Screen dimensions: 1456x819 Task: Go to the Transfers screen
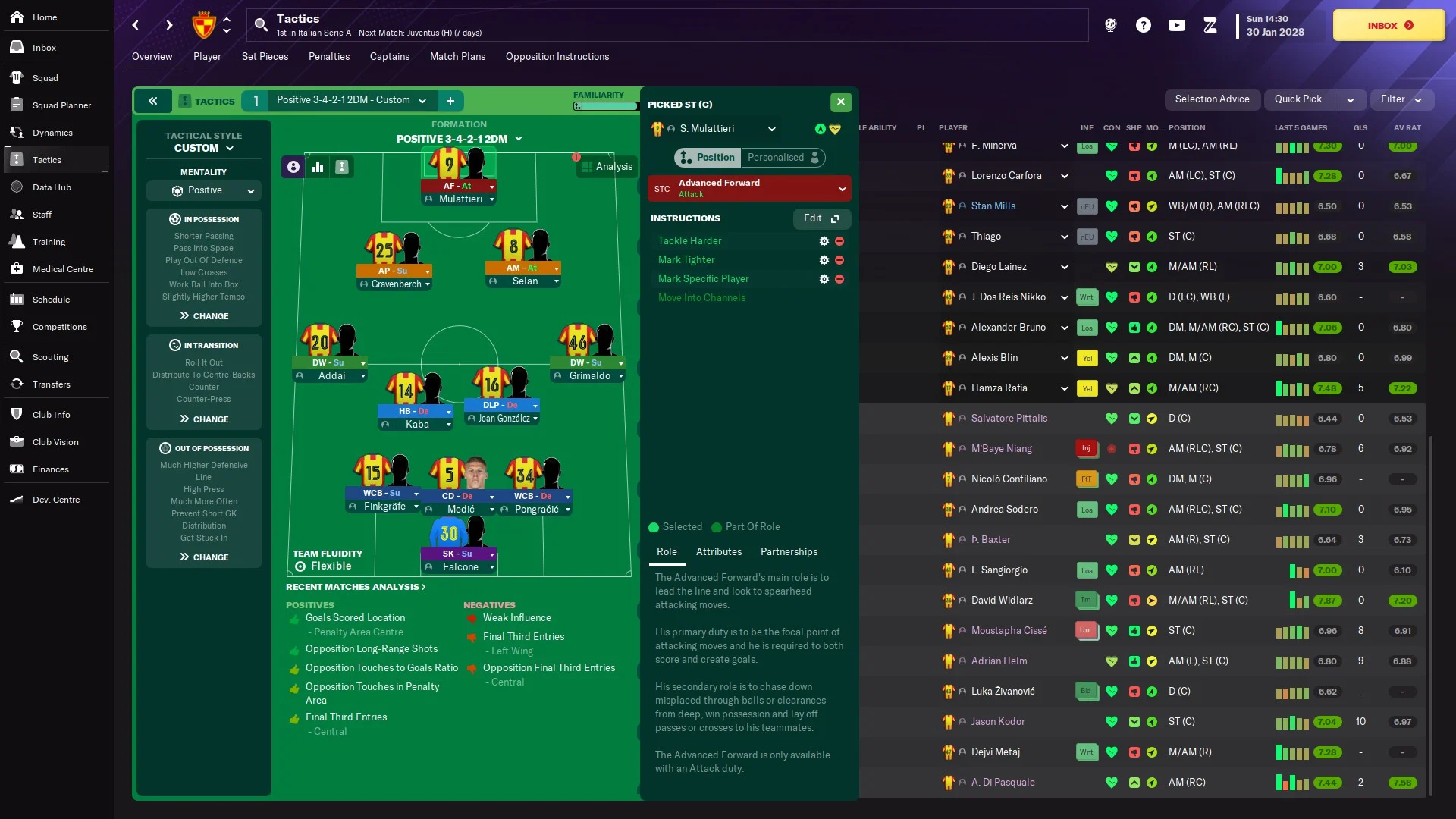coord(51,384)
